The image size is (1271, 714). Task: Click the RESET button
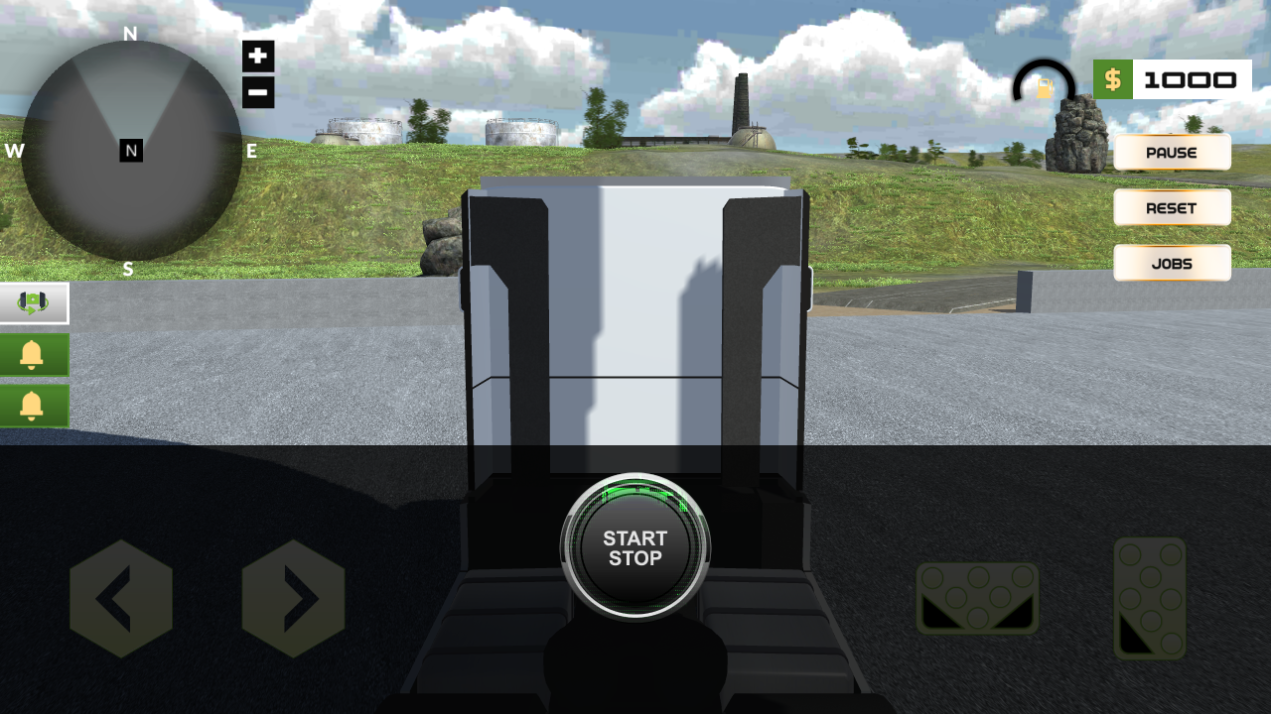pos(1171,208)
